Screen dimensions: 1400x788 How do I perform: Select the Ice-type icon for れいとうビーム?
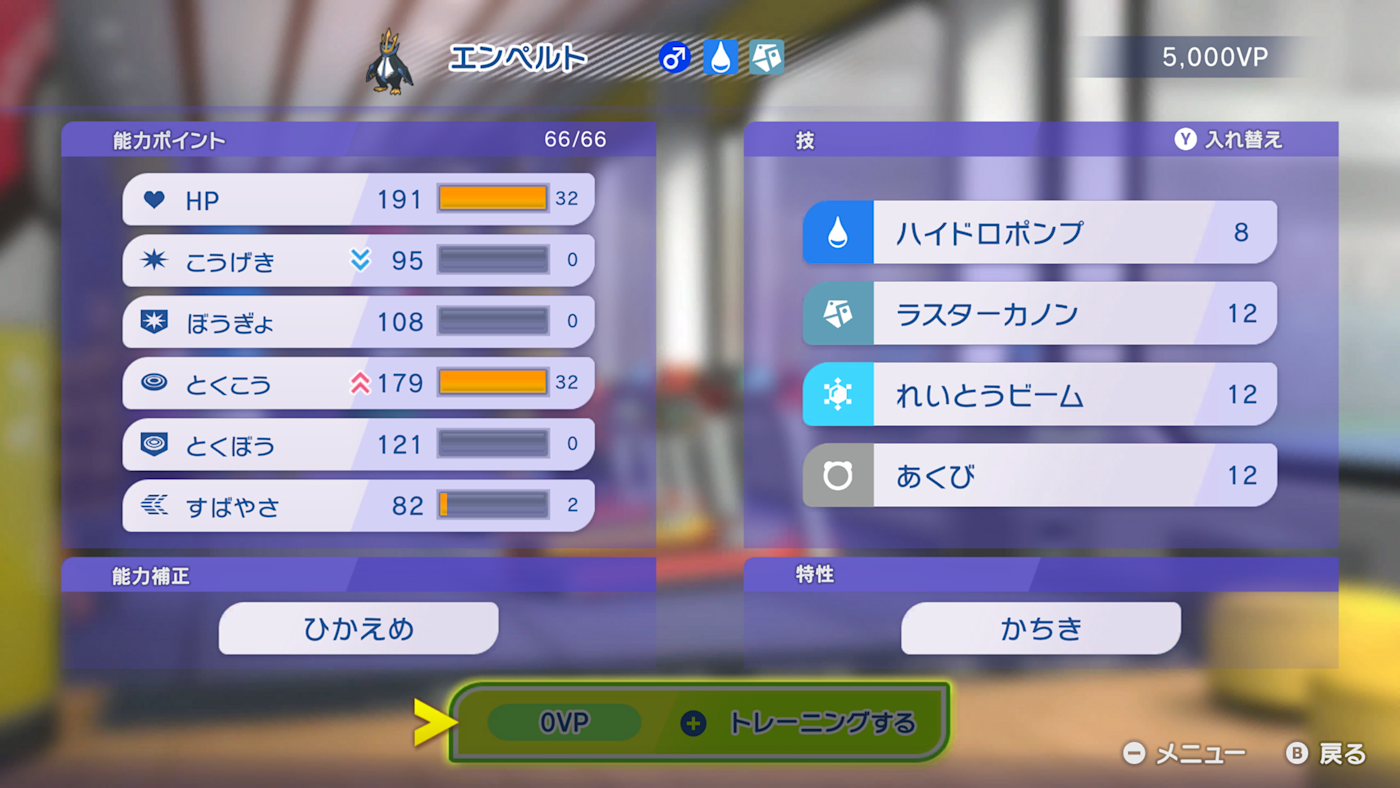point(837,394)
